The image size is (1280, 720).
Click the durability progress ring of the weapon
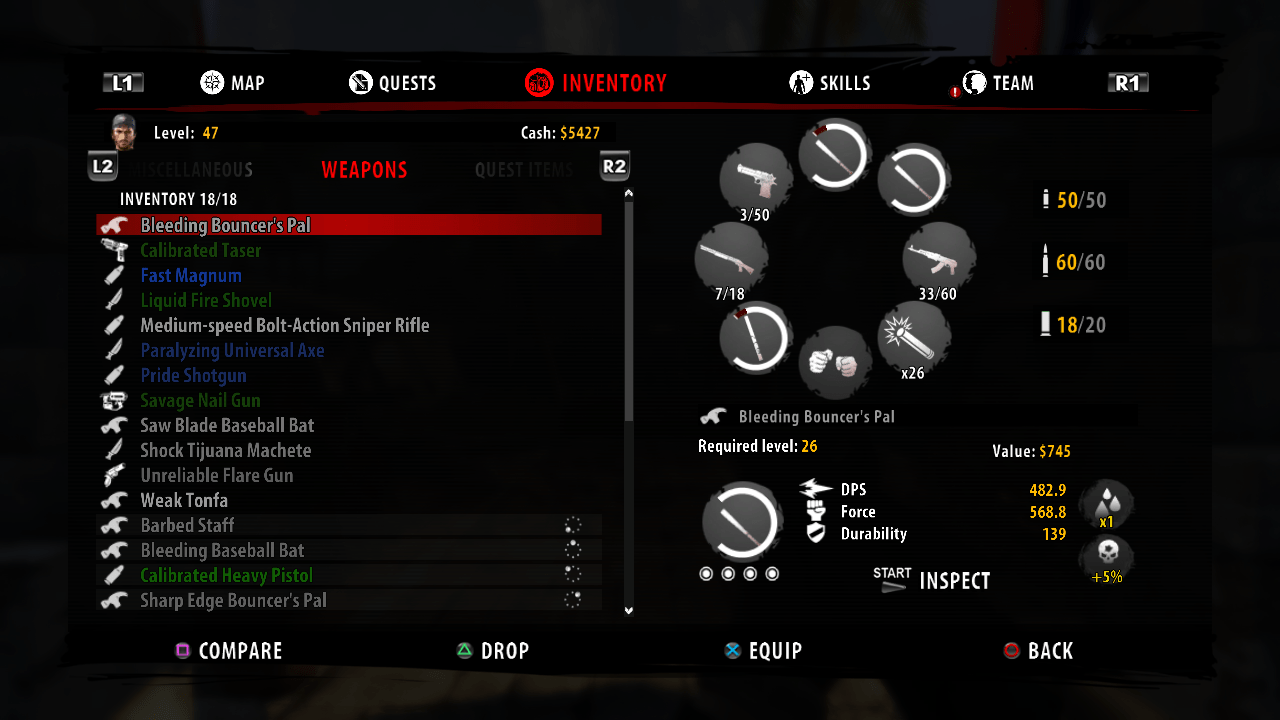740,522
